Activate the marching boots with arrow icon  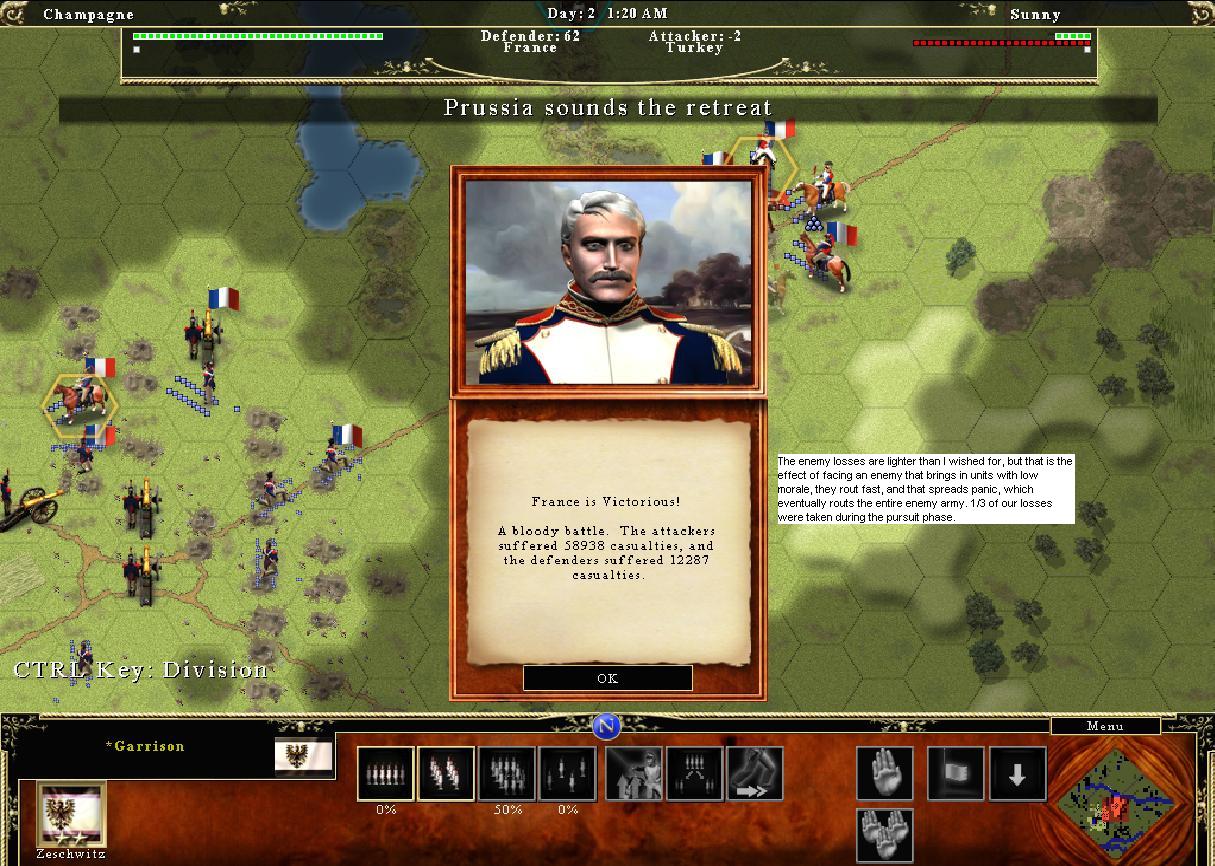coord(755,774)
